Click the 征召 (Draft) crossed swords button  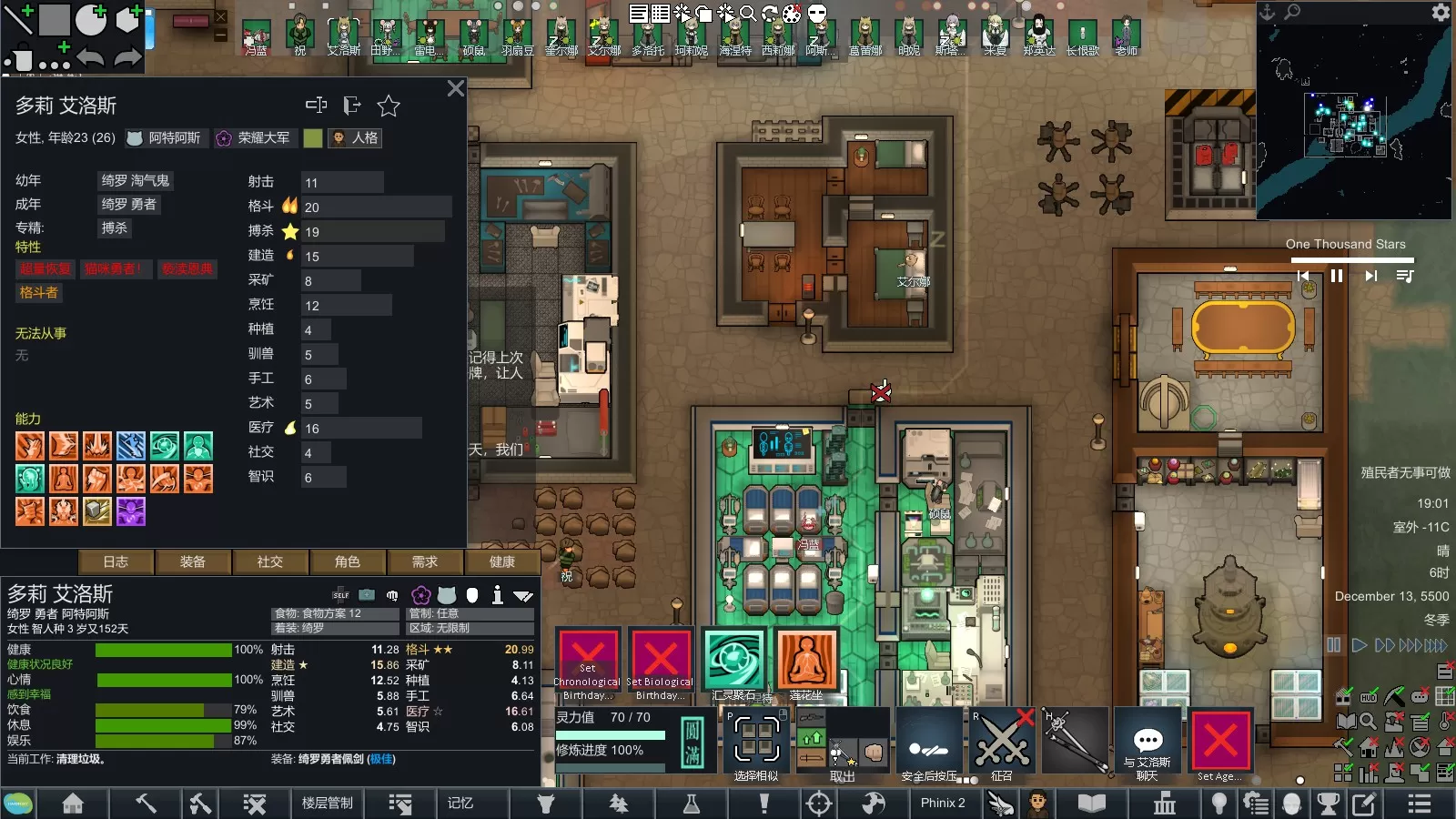pos(1002,743)
